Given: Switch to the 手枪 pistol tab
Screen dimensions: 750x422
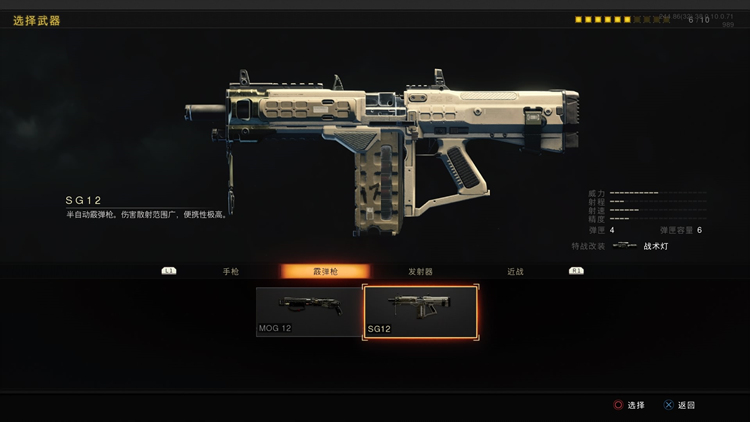Looking at the screenshot, I should click(231, 271).
